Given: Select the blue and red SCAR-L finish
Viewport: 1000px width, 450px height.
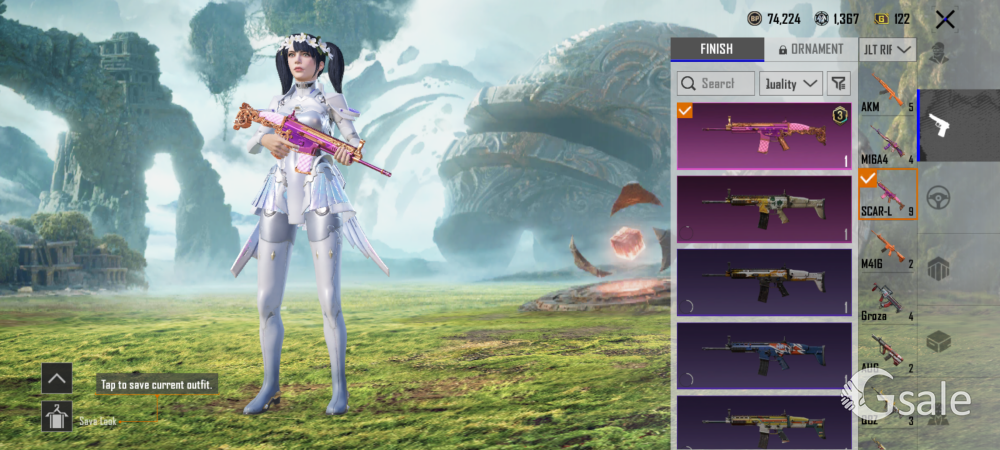Looking at the screenshot, I should pyautogui.click(x=764, y=355).
